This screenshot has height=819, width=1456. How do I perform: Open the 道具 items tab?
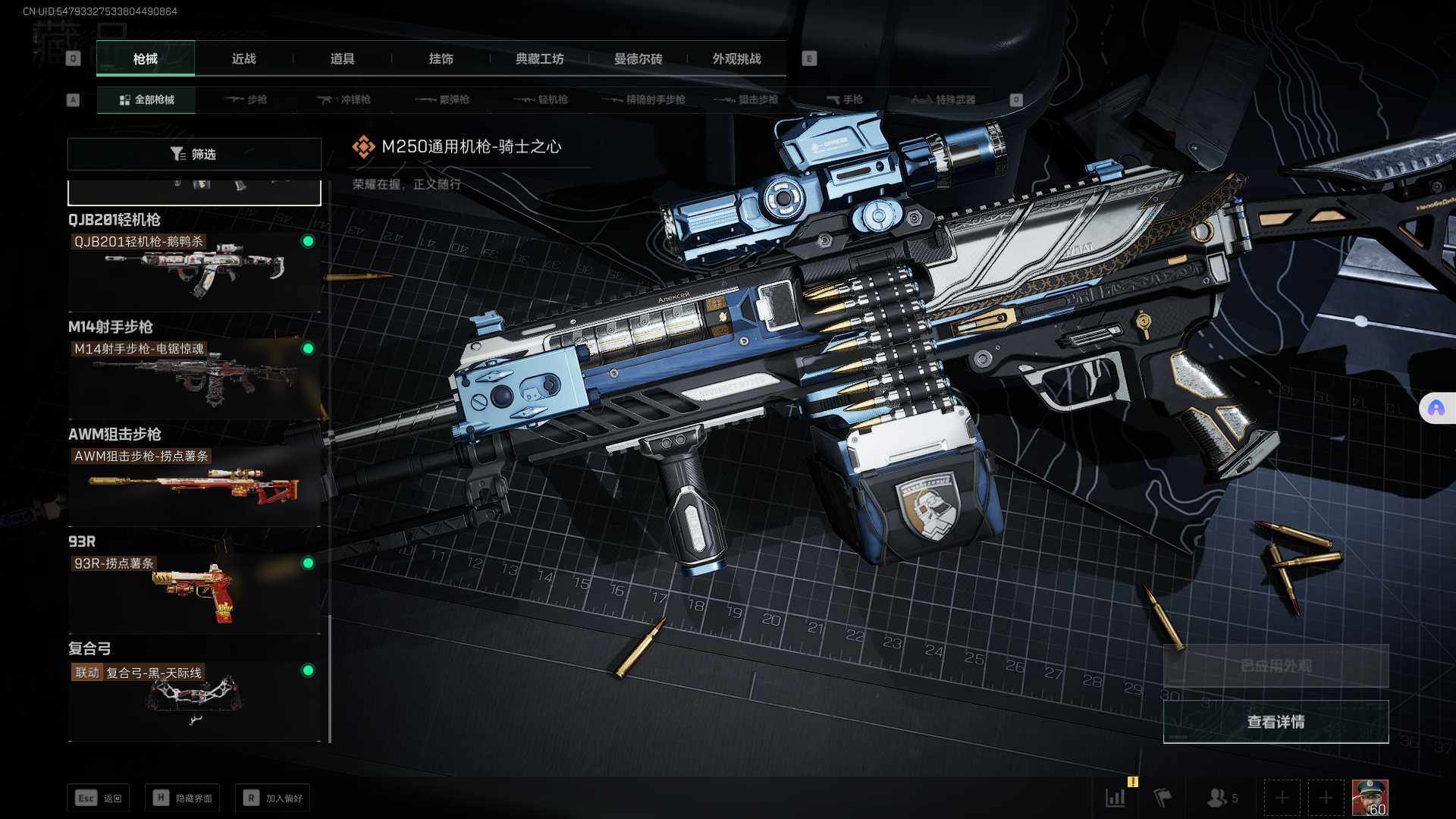(x=342, y=59)
